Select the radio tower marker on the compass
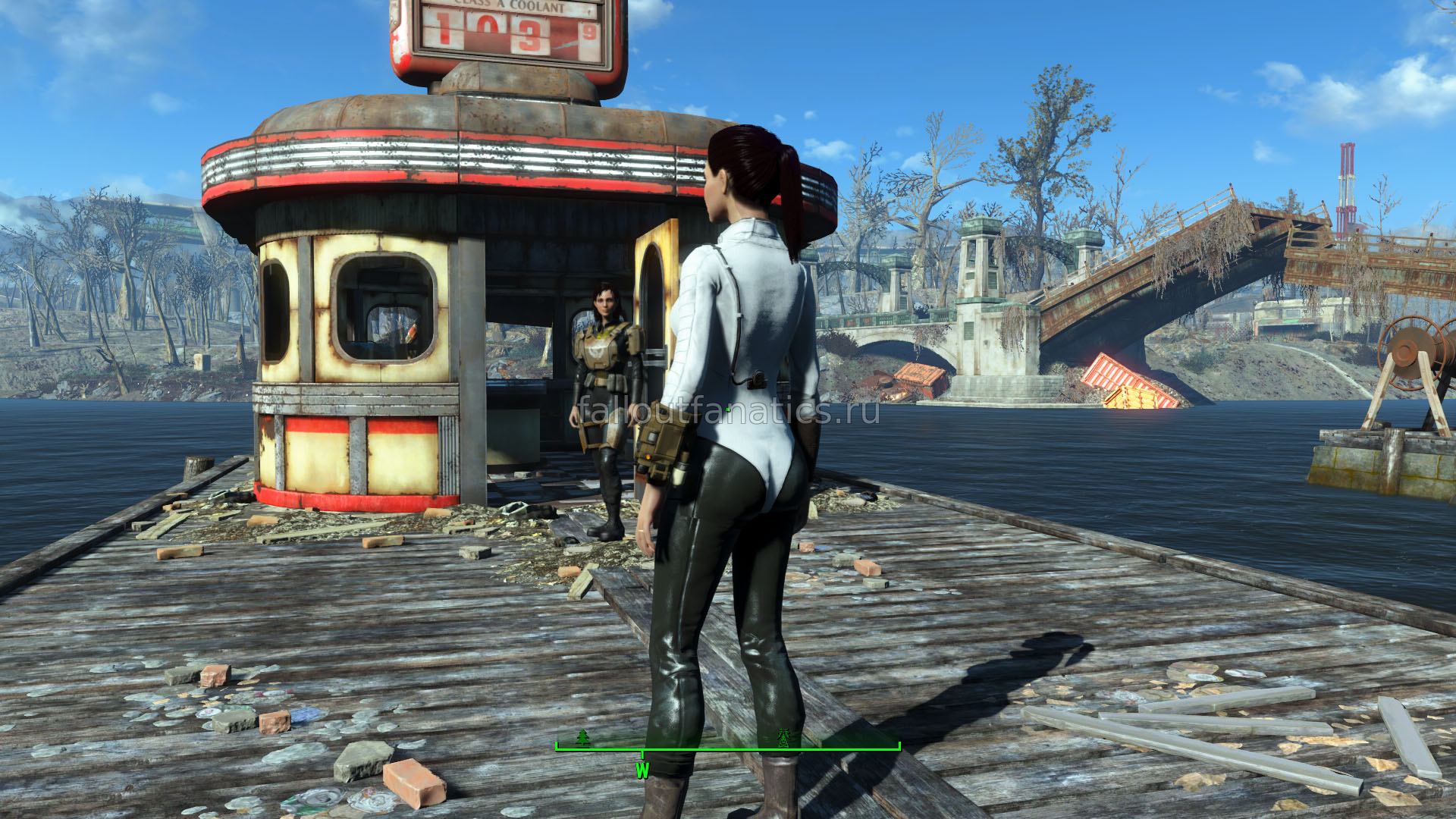 coord(783,737)
